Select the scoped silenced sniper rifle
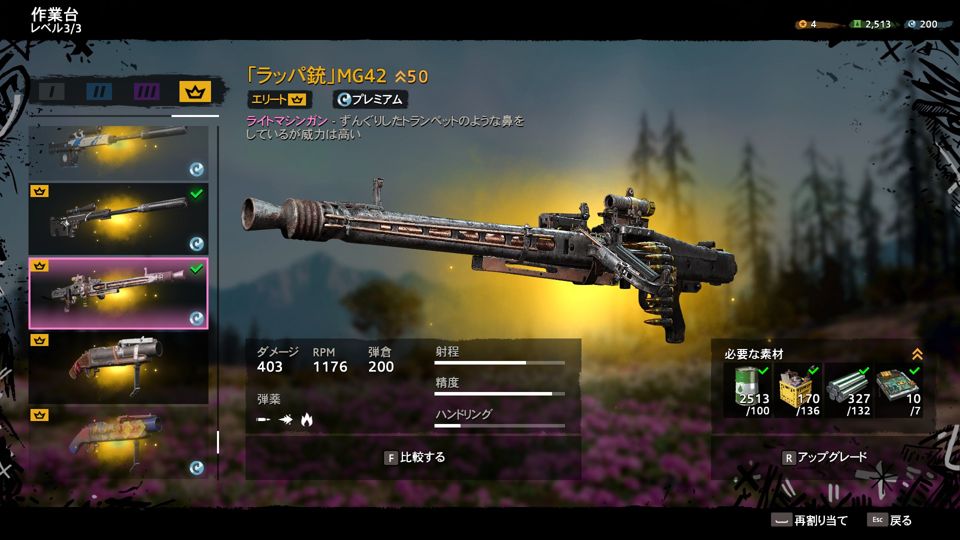This screenshot has width=960, height=540. (x=118, y=218)
